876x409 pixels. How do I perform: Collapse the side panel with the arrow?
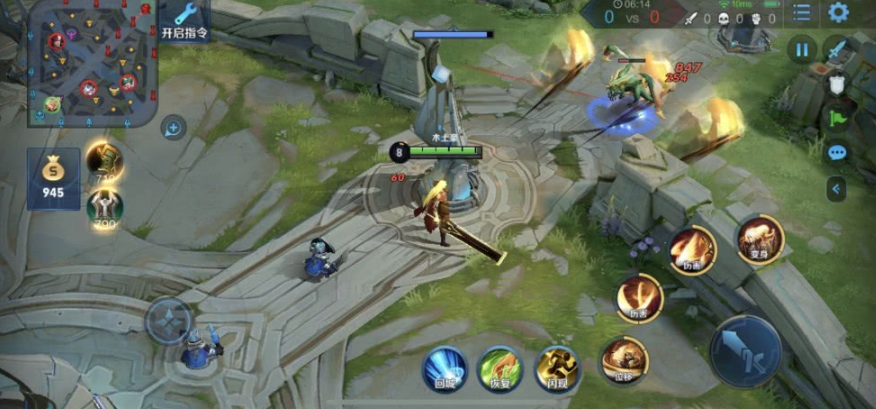coord(836,188)
